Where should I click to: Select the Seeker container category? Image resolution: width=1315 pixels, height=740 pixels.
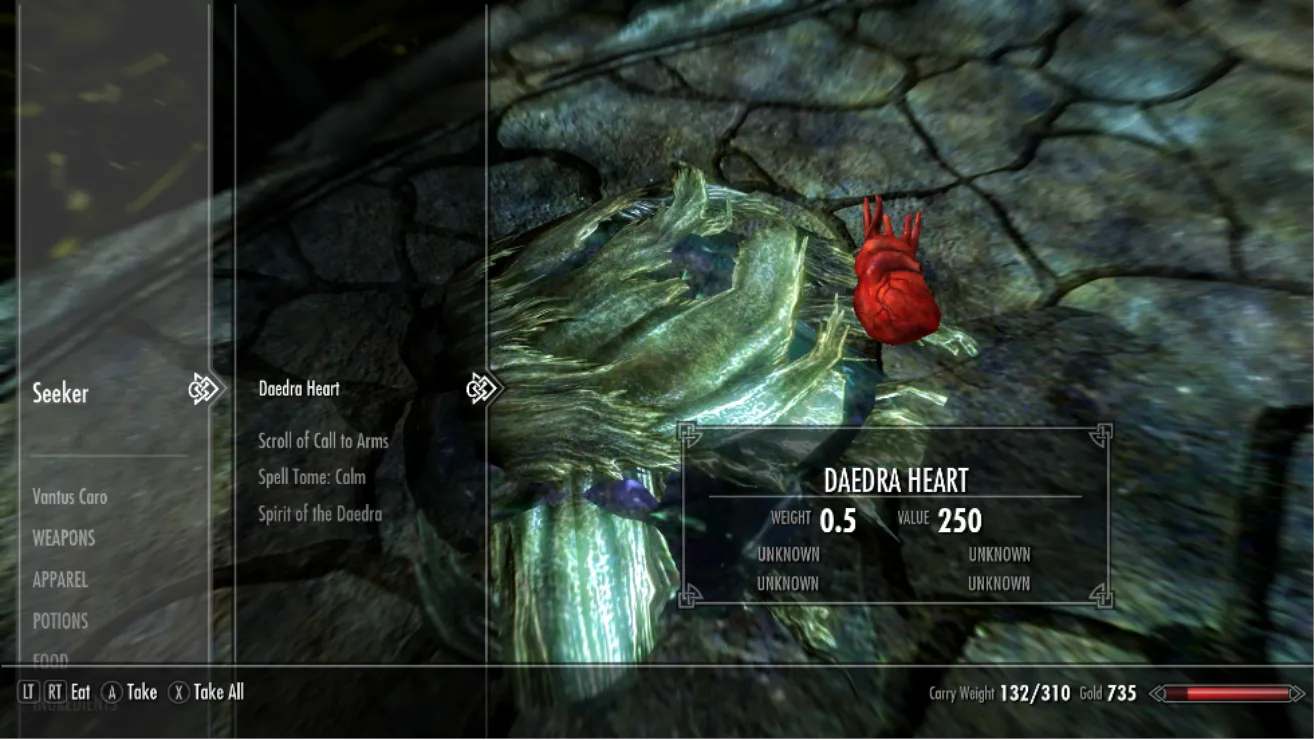click(x=61, y=393)
